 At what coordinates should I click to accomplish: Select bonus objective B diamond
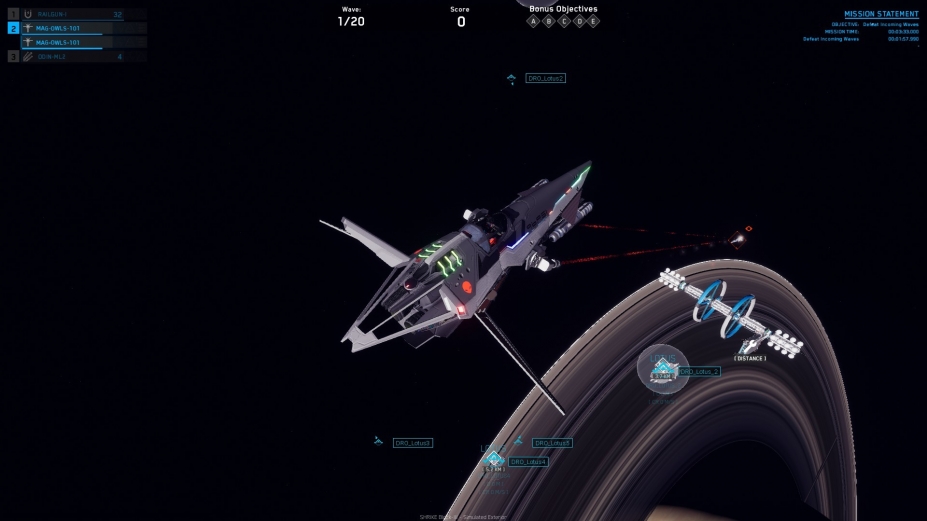pyautogui.click(x=548, y=21)
